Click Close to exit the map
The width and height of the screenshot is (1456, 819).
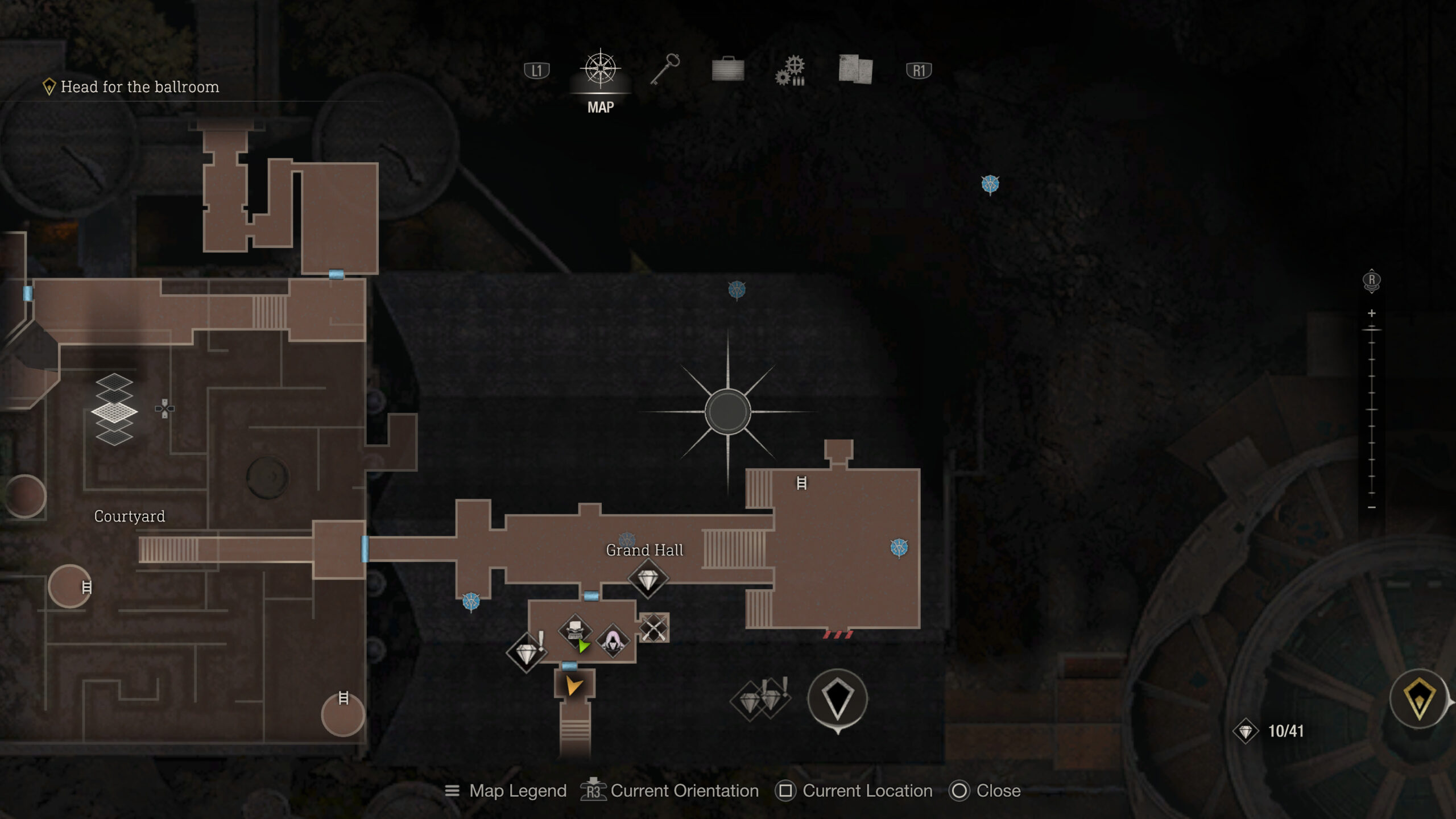(997, 791)
